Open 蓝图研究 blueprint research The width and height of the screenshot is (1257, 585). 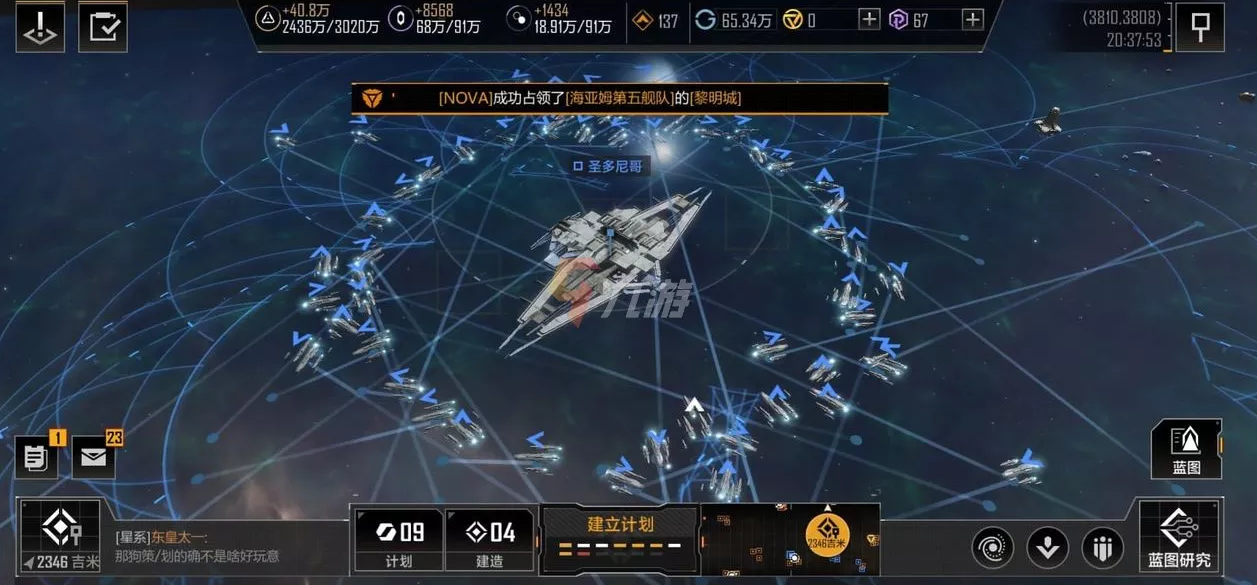1179,537
